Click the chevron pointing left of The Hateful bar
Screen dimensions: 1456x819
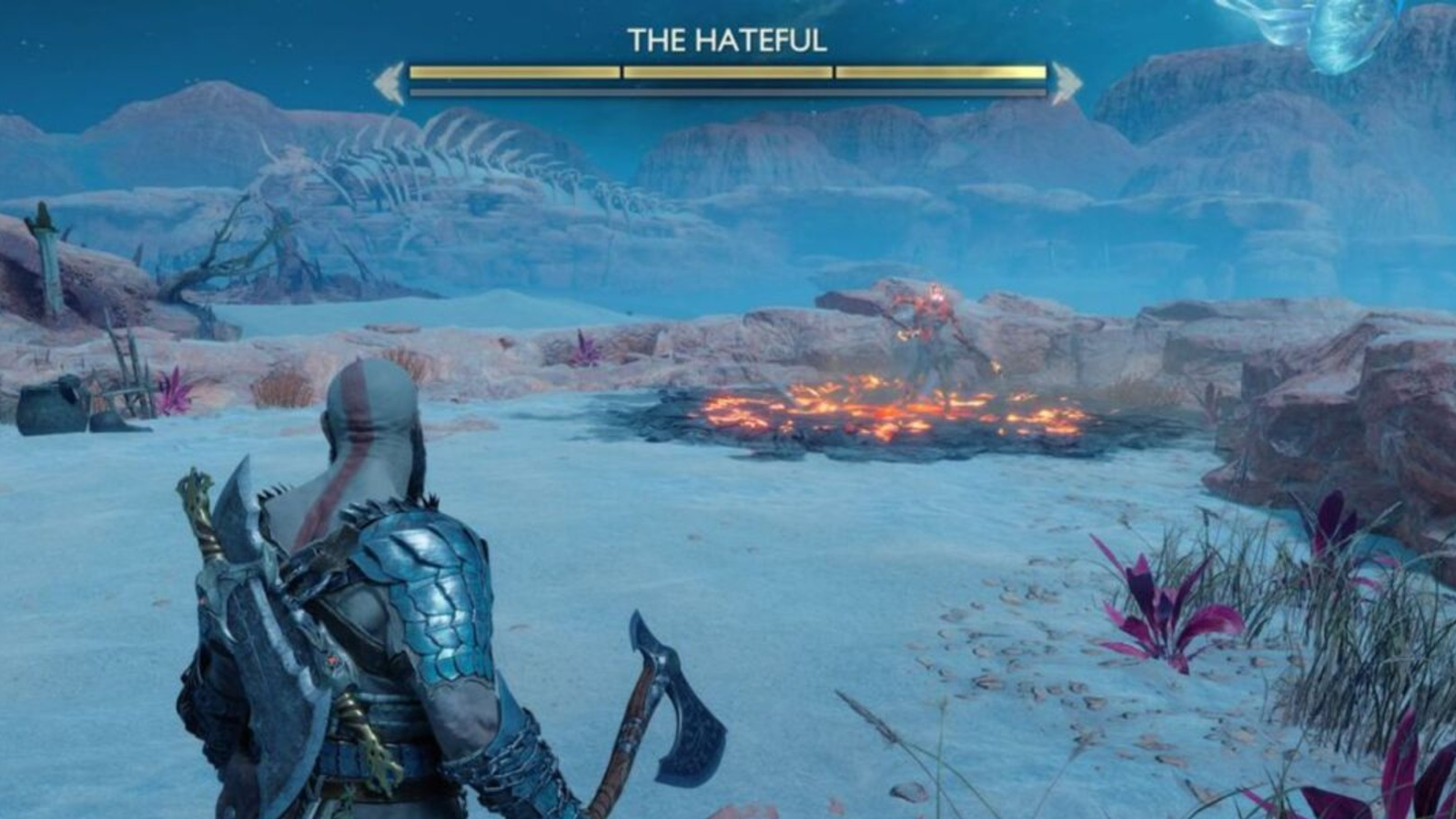click(x=391, y=77)
